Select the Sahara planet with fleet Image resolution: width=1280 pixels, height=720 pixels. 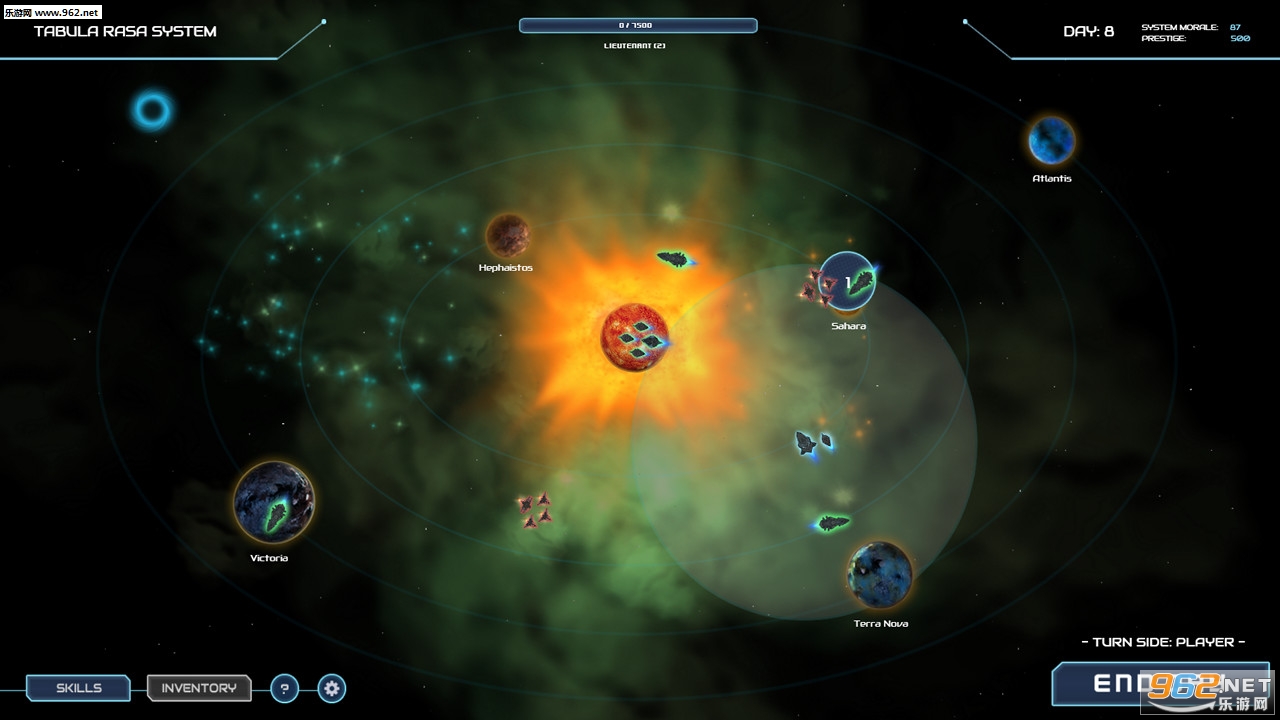tap(847, 281)
